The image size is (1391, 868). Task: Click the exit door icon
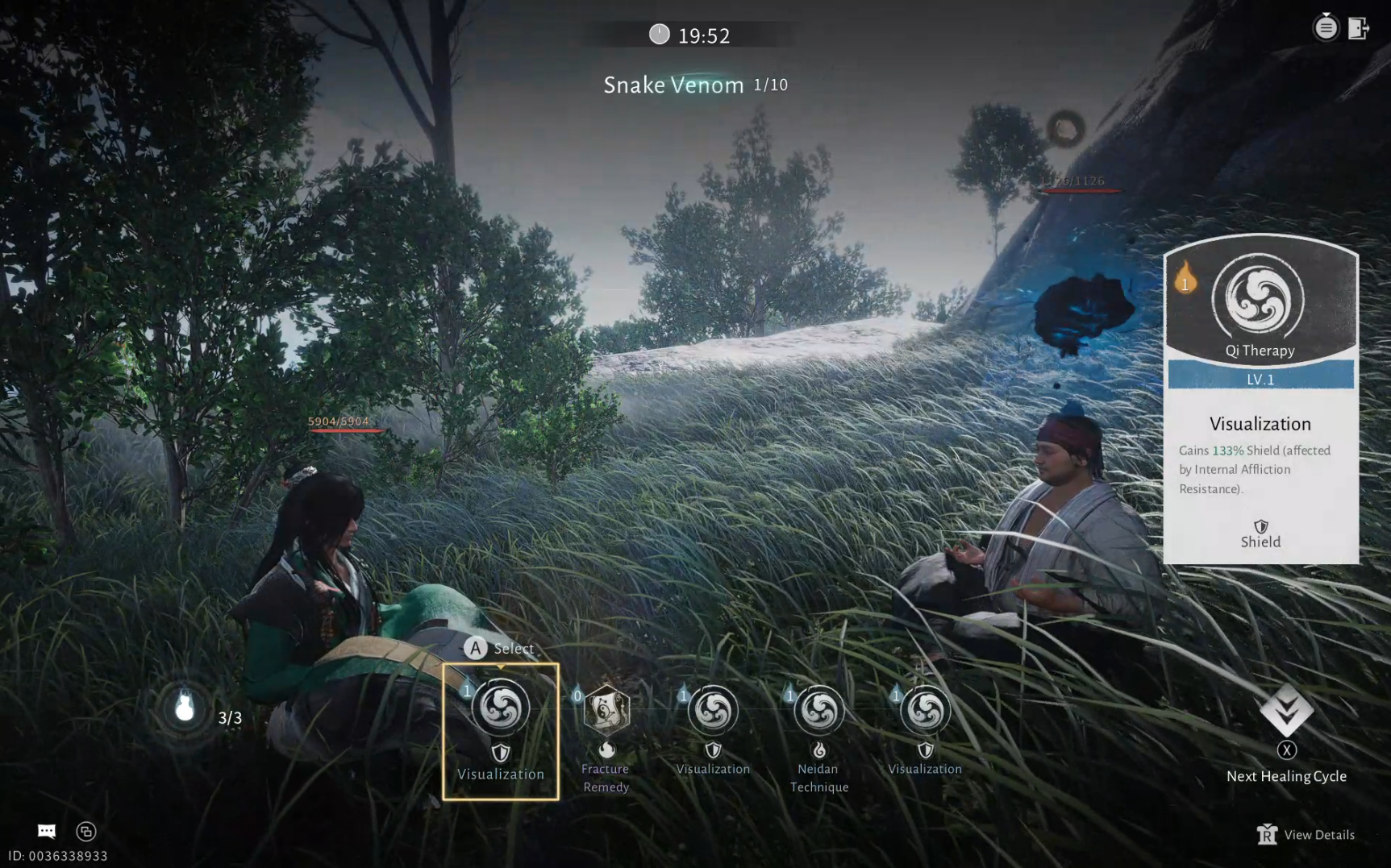[1359, 28]
